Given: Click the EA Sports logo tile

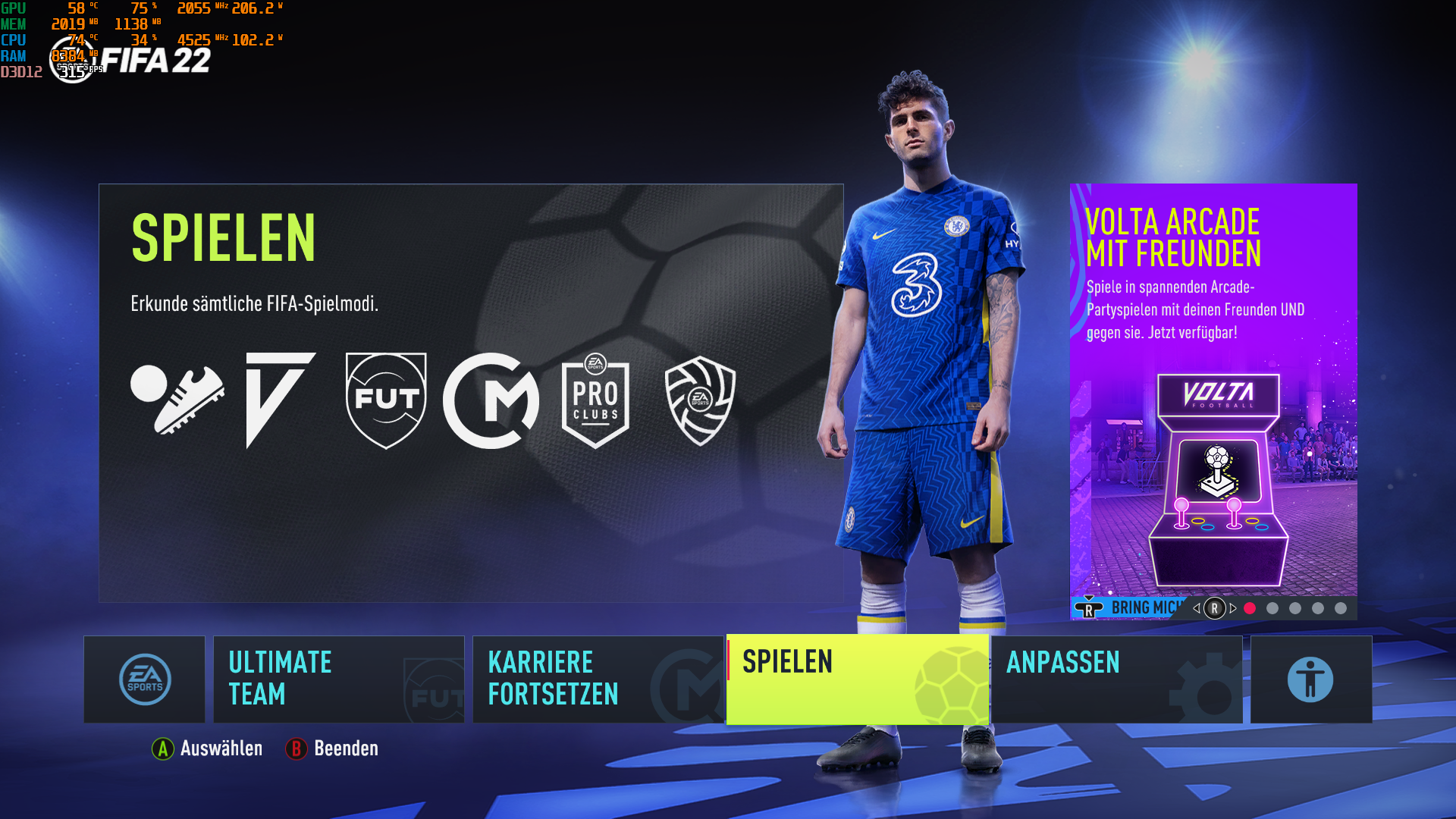Looking at the screenshot, I should pos(144,679).
